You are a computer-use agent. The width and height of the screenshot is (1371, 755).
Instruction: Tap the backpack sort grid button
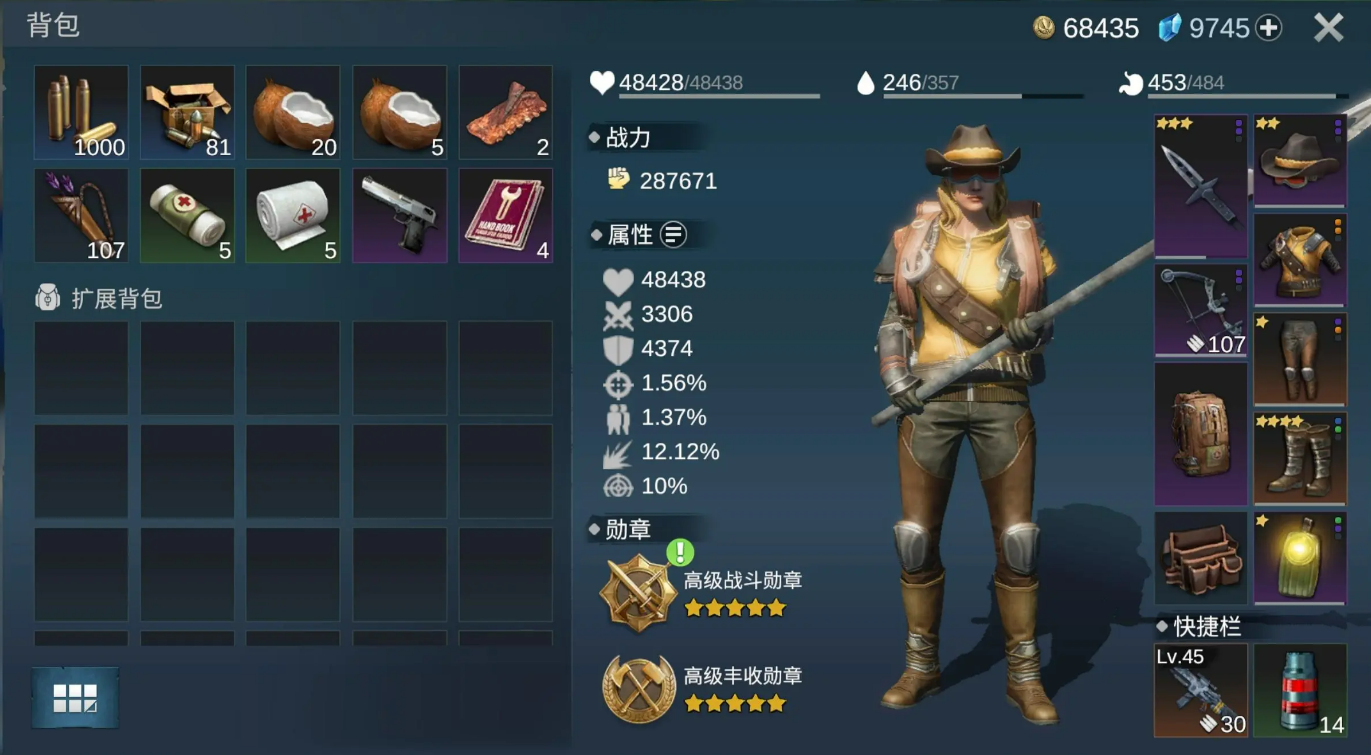[75, 697]
